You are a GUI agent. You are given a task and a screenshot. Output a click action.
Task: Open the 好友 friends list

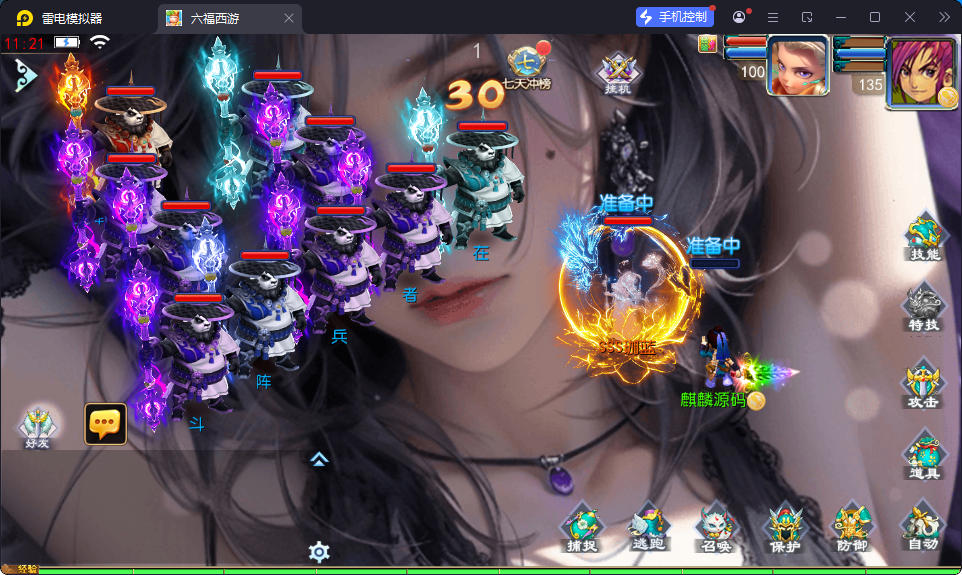[x=38, y=427]
